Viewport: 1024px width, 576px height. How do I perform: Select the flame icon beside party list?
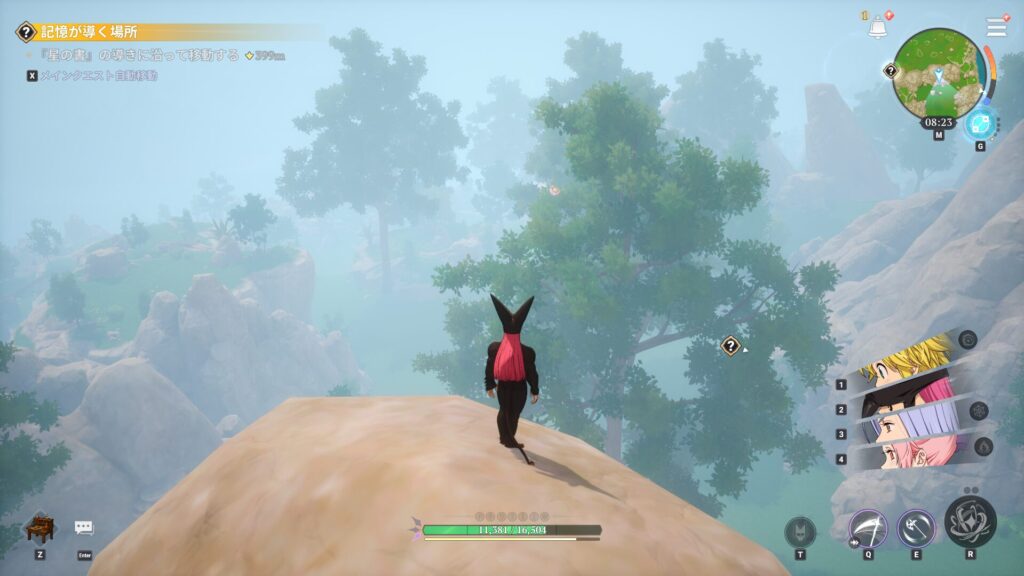click(x=981, y=446)
